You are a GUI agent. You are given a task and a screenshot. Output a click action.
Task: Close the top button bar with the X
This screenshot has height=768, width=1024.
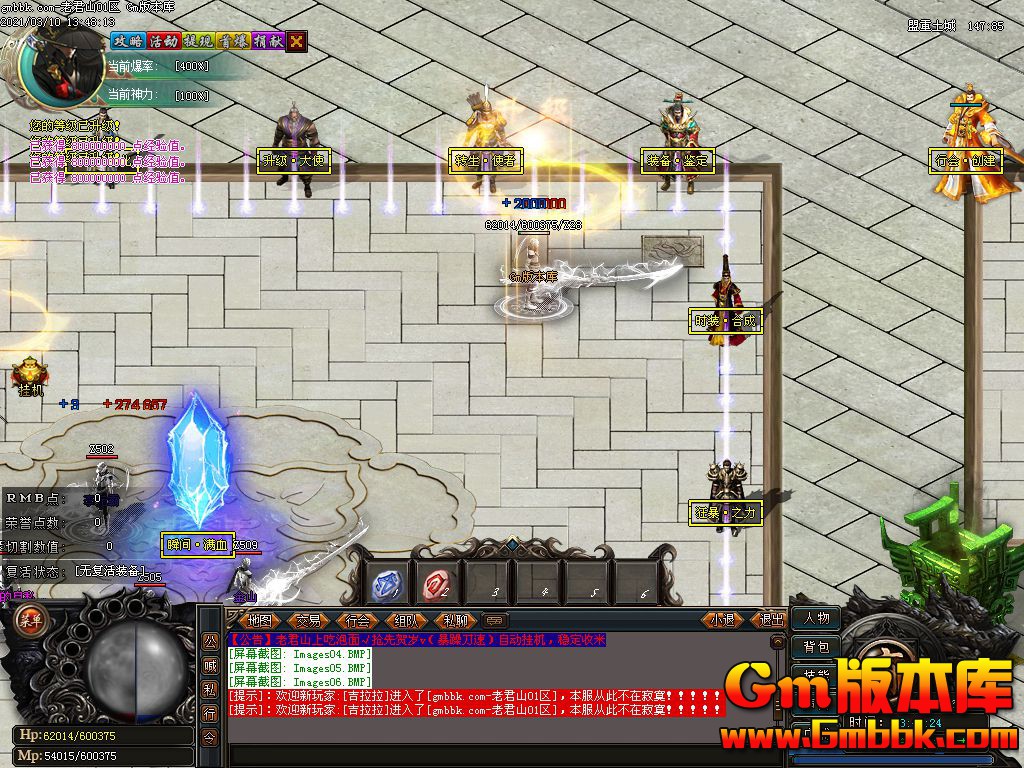click(297, 41)
